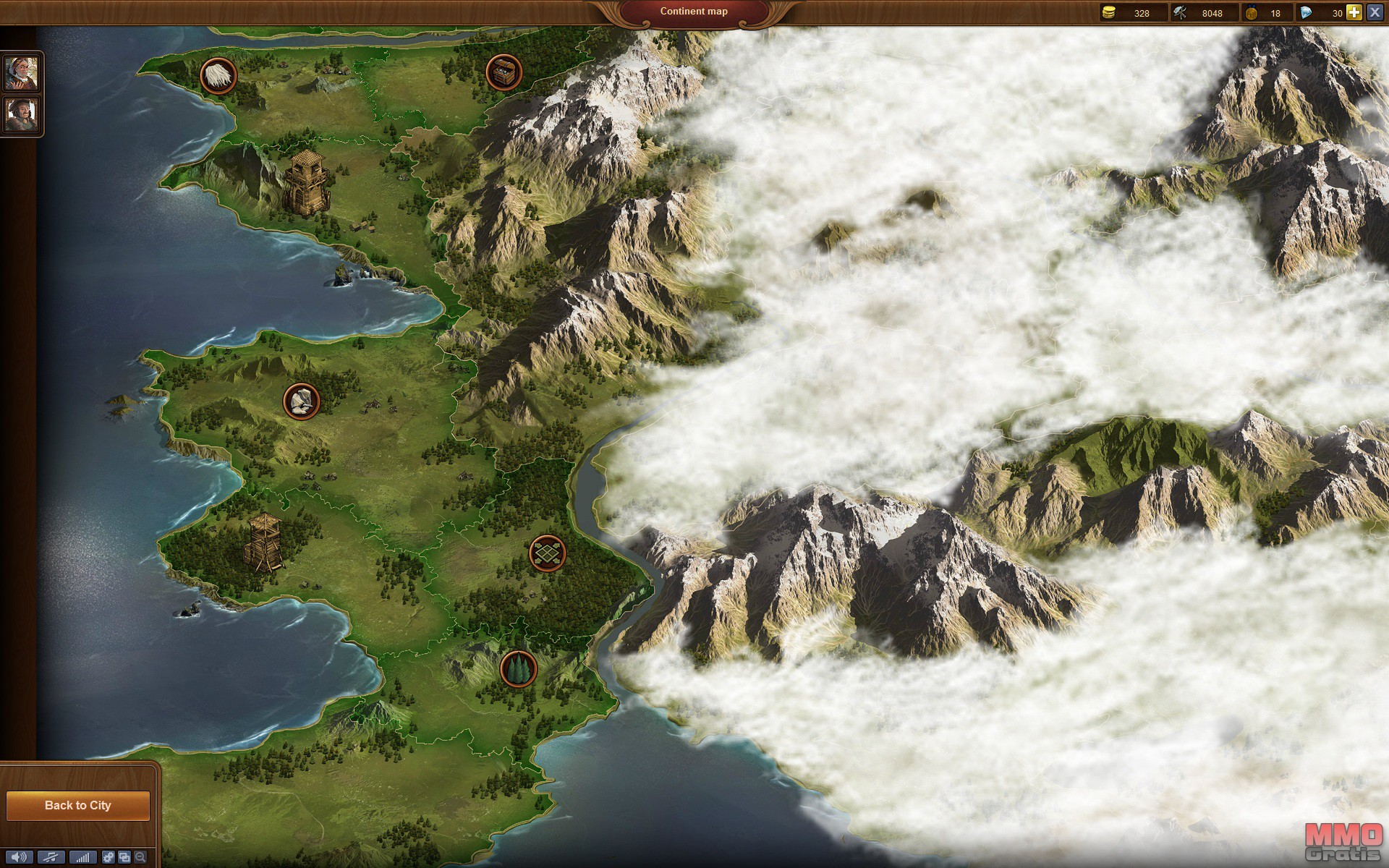
Task: Open game settings with the gears icon
Action: tap(109, 858)
